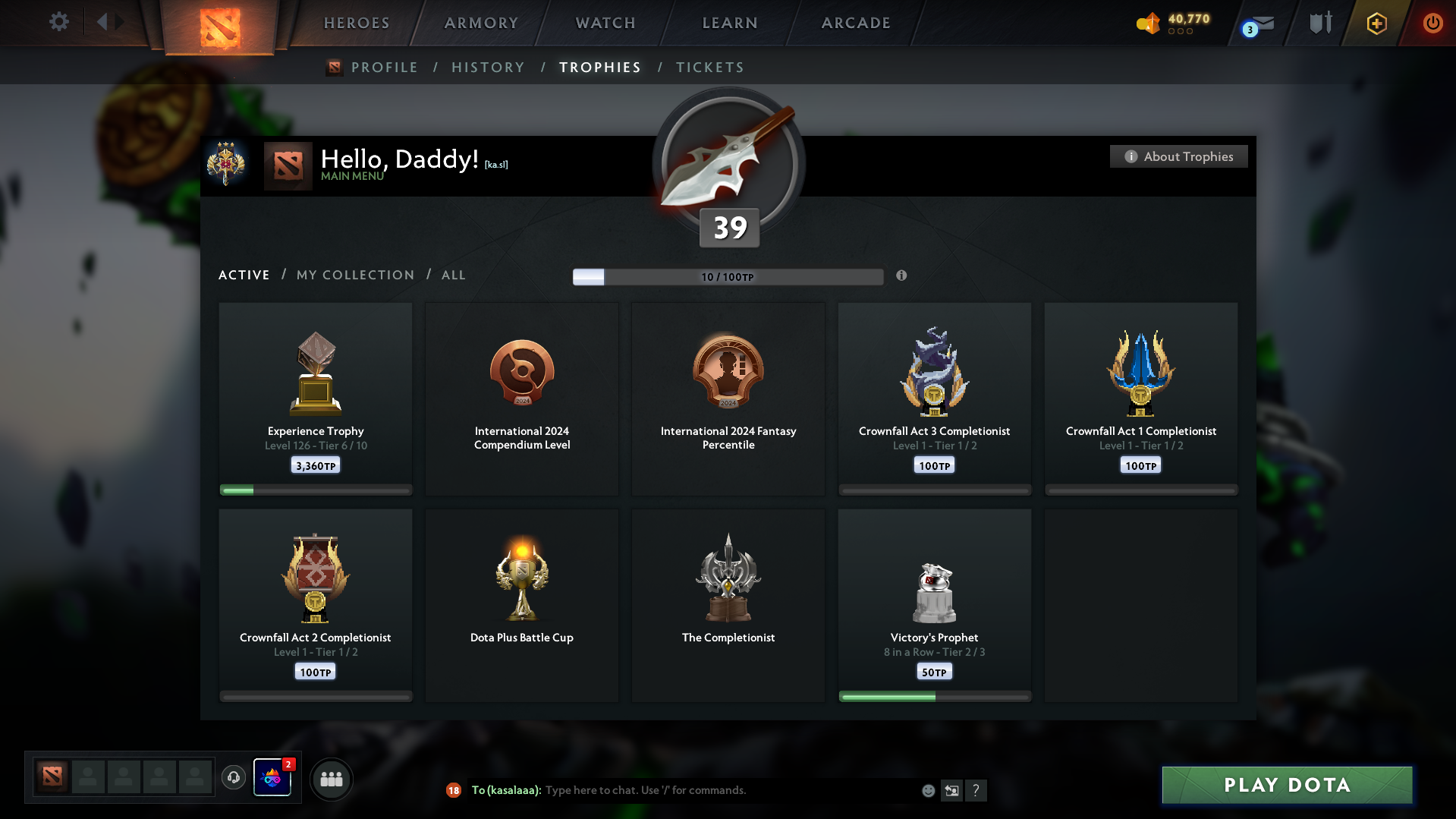Open the event icon with 2 notifications
This screenshot has height=819, width=1456.
point(273,778)
